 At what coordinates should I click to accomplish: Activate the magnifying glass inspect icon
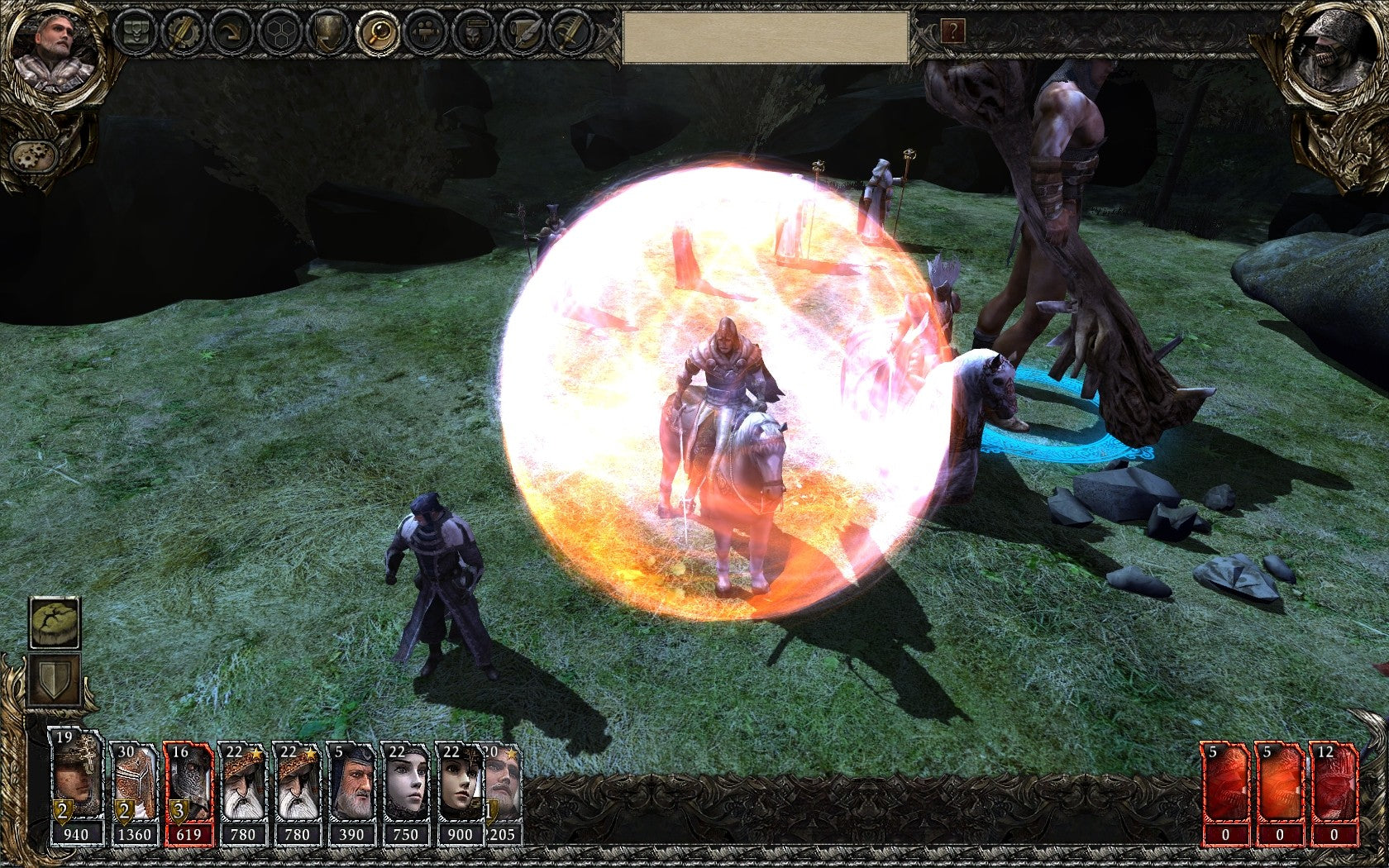pos(377,33)
